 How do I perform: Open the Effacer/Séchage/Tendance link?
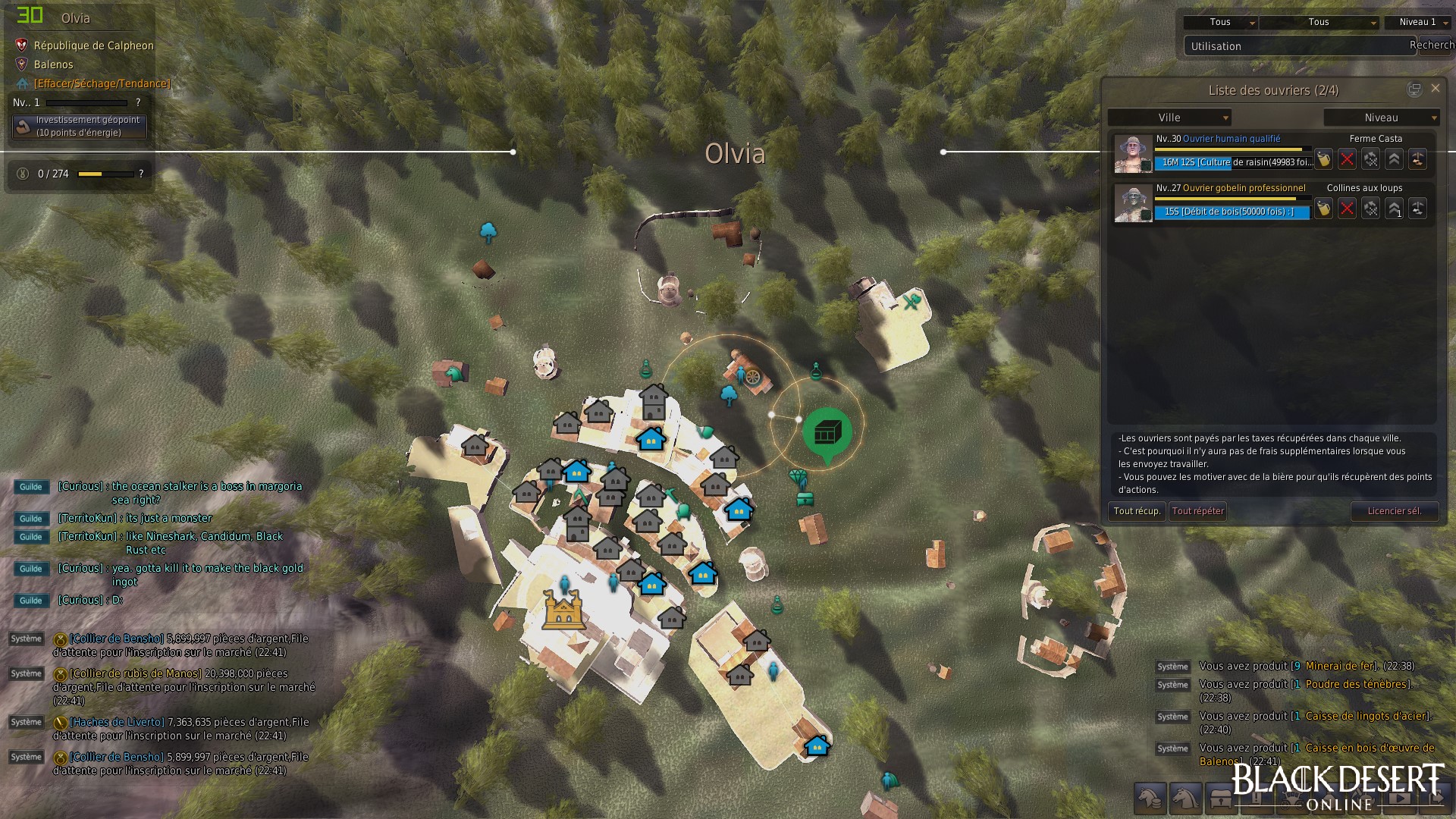tap(102, 83)
